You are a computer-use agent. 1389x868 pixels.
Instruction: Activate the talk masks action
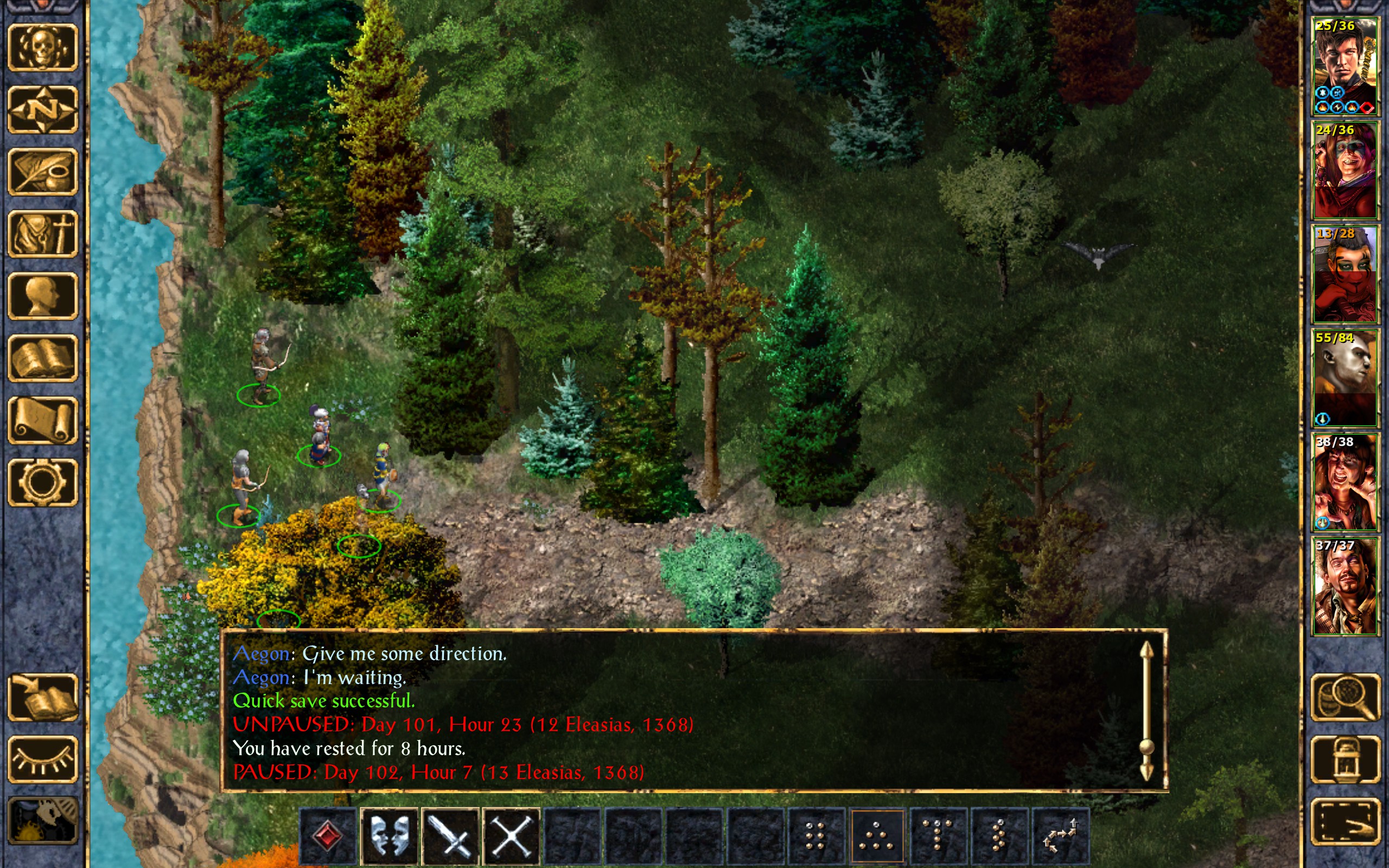(389, 836)
